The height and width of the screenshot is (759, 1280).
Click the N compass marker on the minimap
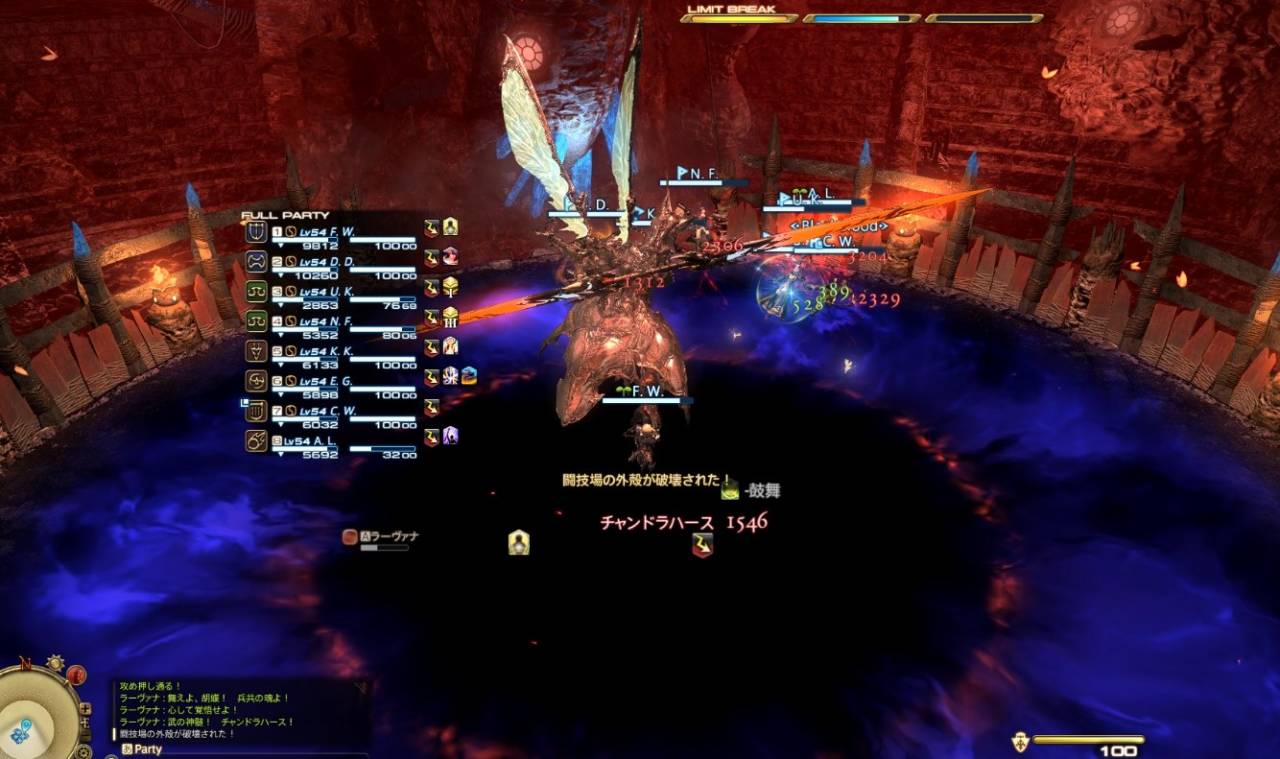click(27, 661)
